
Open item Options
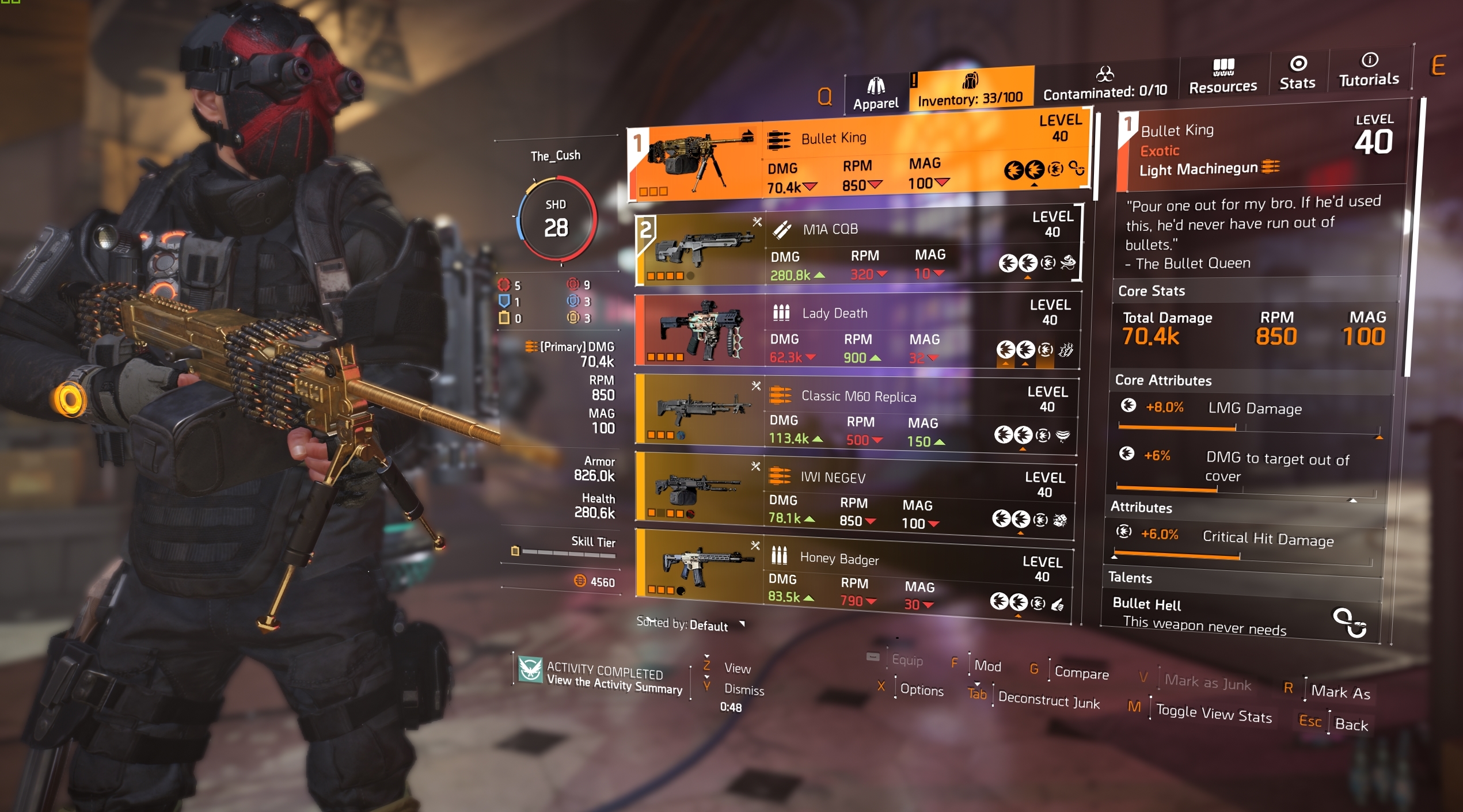(921, 690)
